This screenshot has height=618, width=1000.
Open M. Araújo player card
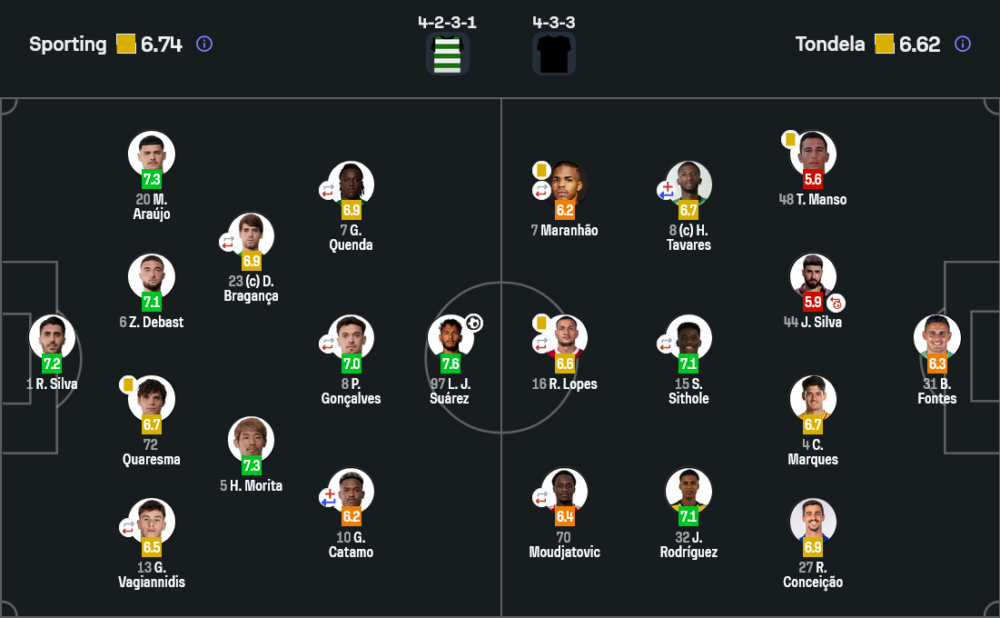pyautogui.click(x=152, y=155)
